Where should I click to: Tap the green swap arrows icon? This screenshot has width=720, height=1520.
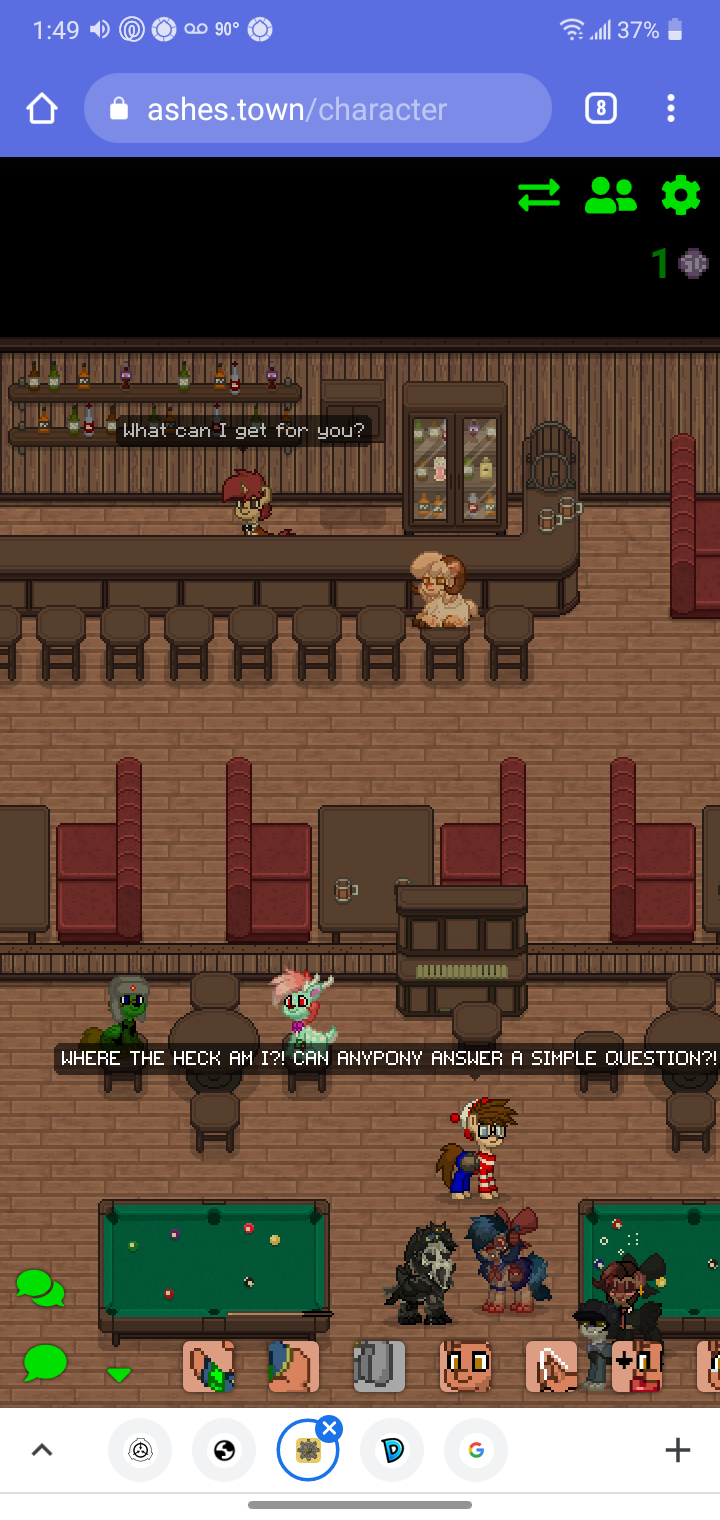[539, 195]
